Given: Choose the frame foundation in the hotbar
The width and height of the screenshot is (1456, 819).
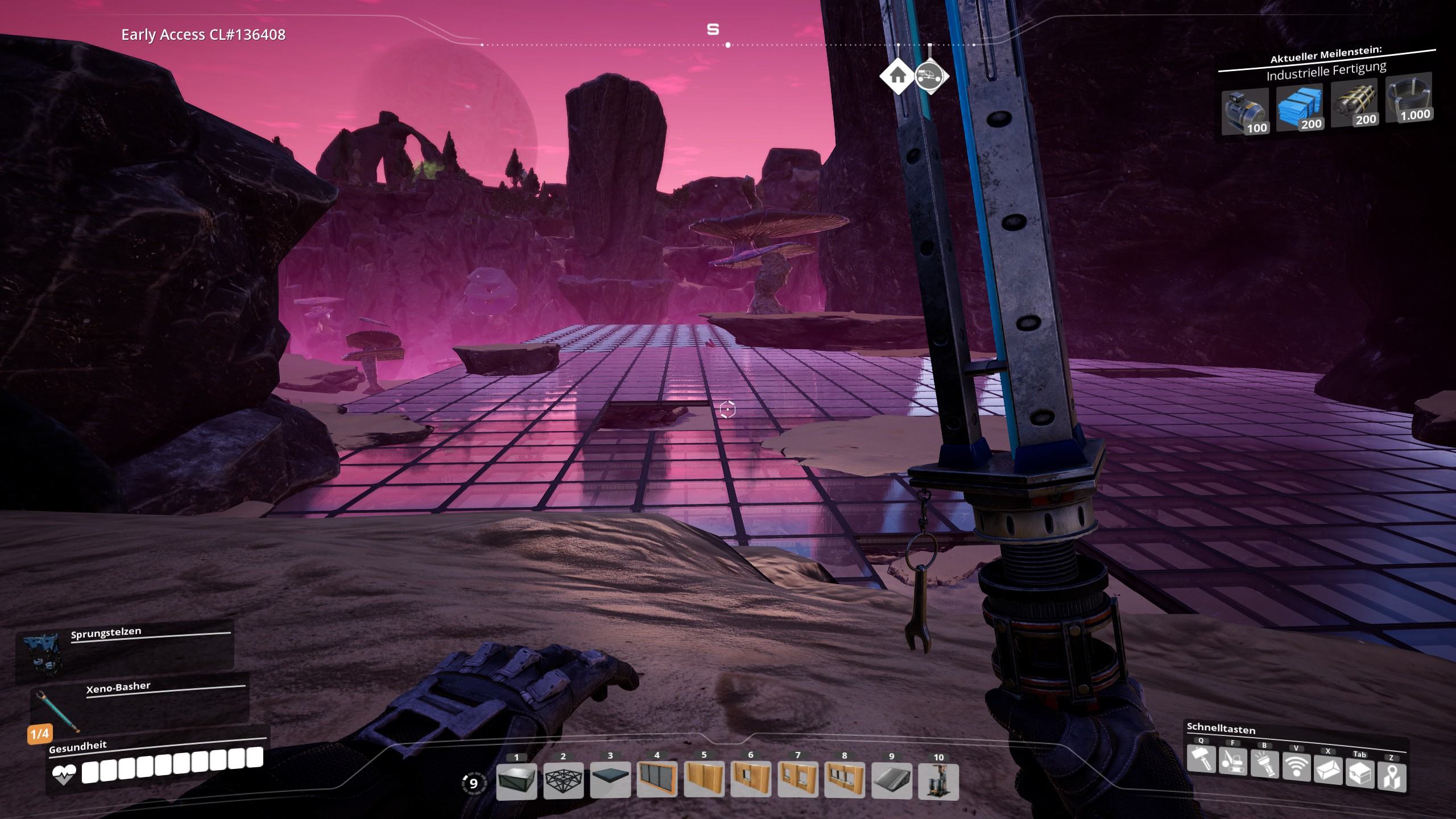Looking at the screenshot, I should click(x=563, y=780).
